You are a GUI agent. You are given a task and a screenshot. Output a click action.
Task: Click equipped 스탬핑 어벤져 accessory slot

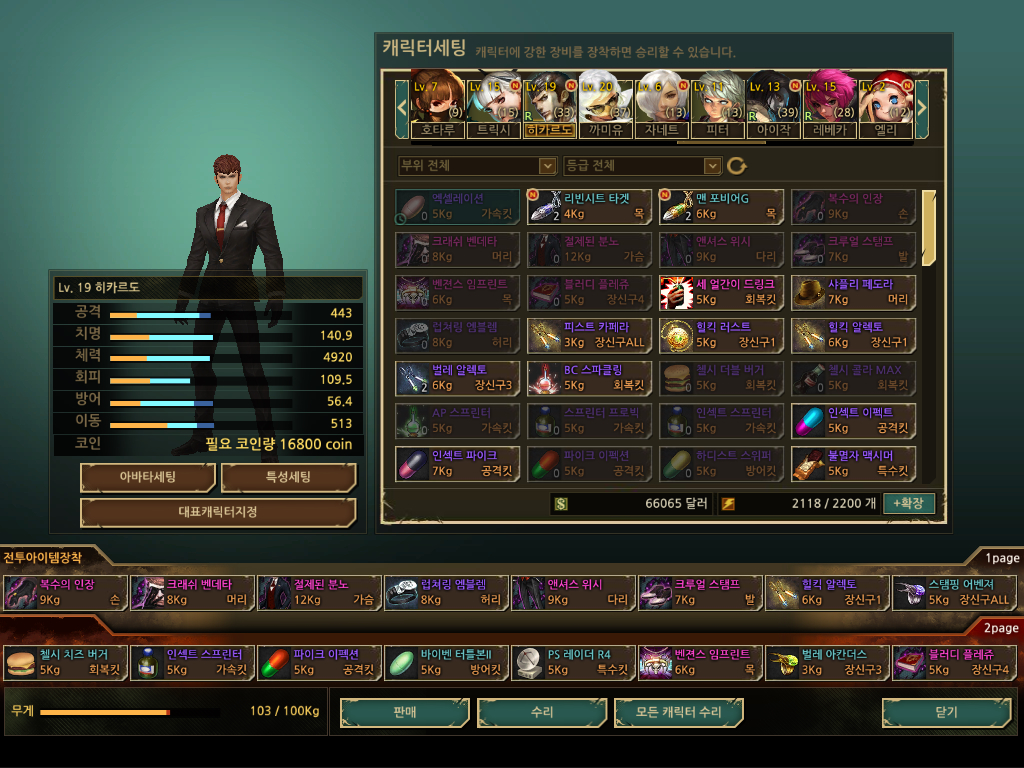955,592
